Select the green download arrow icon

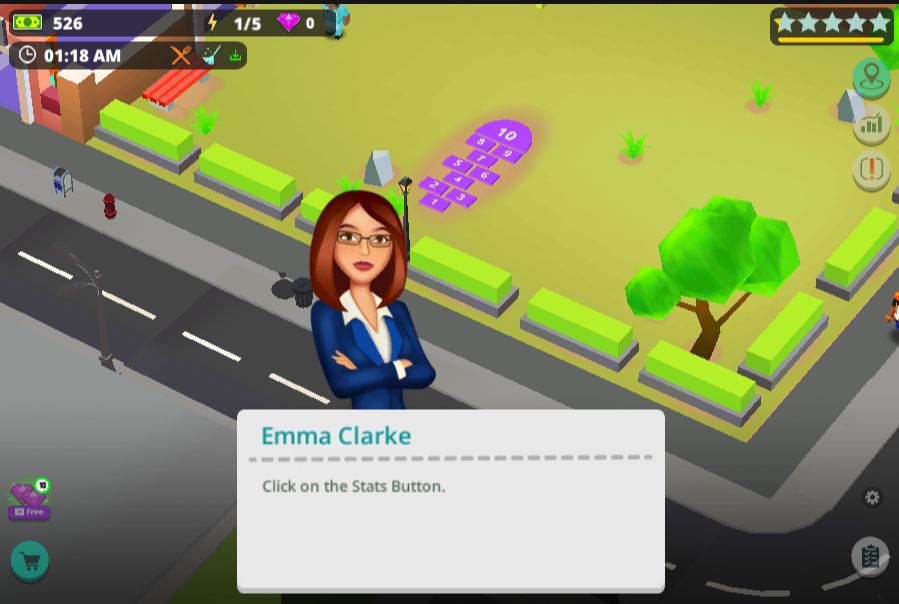(236, 56)
